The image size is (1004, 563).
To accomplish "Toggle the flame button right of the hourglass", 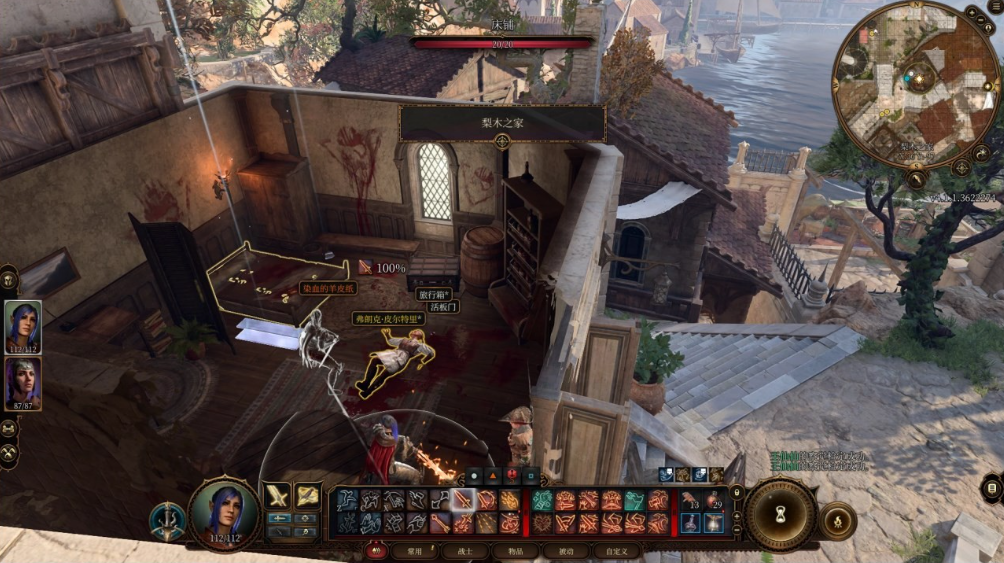I will 837,520.
